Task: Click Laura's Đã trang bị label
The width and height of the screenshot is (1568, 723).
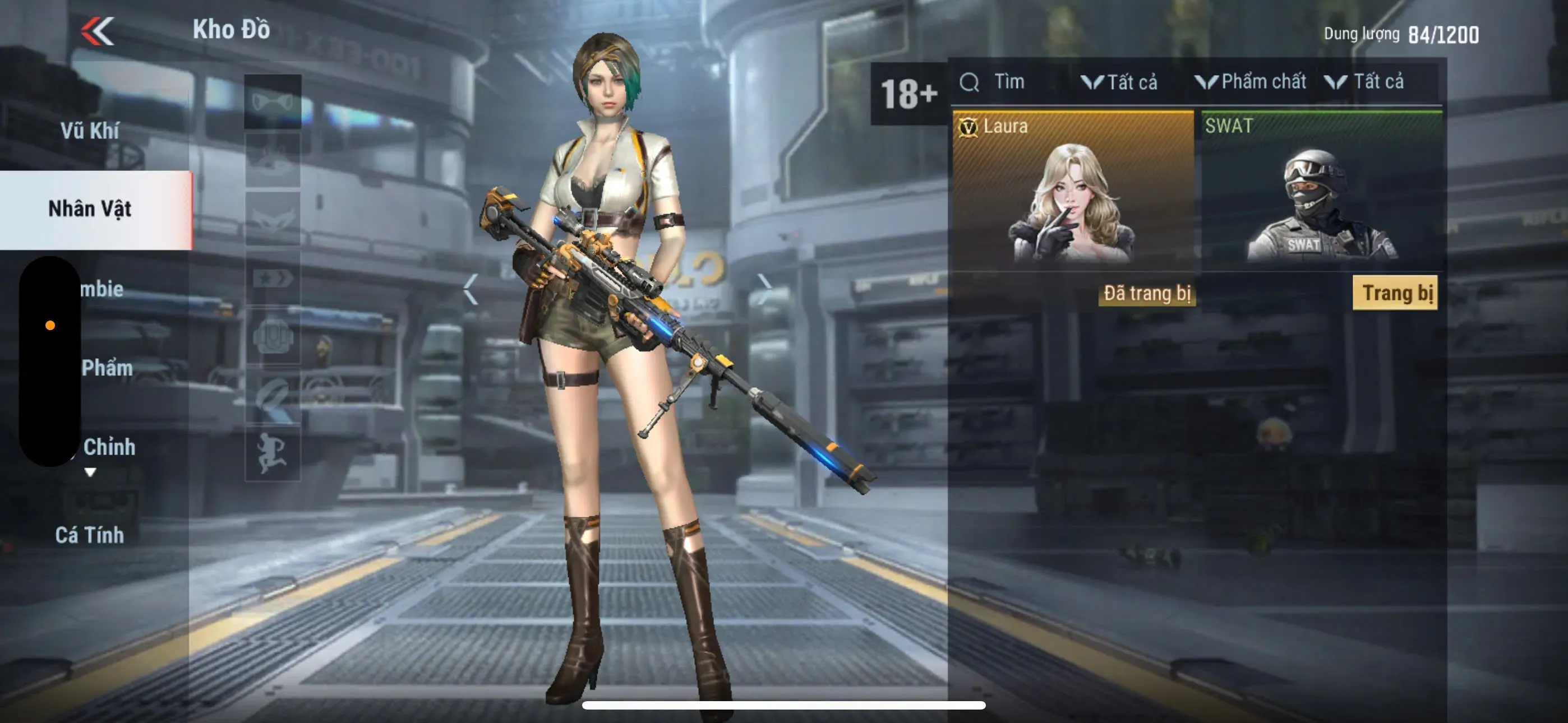Action: tap(1147, 293)
